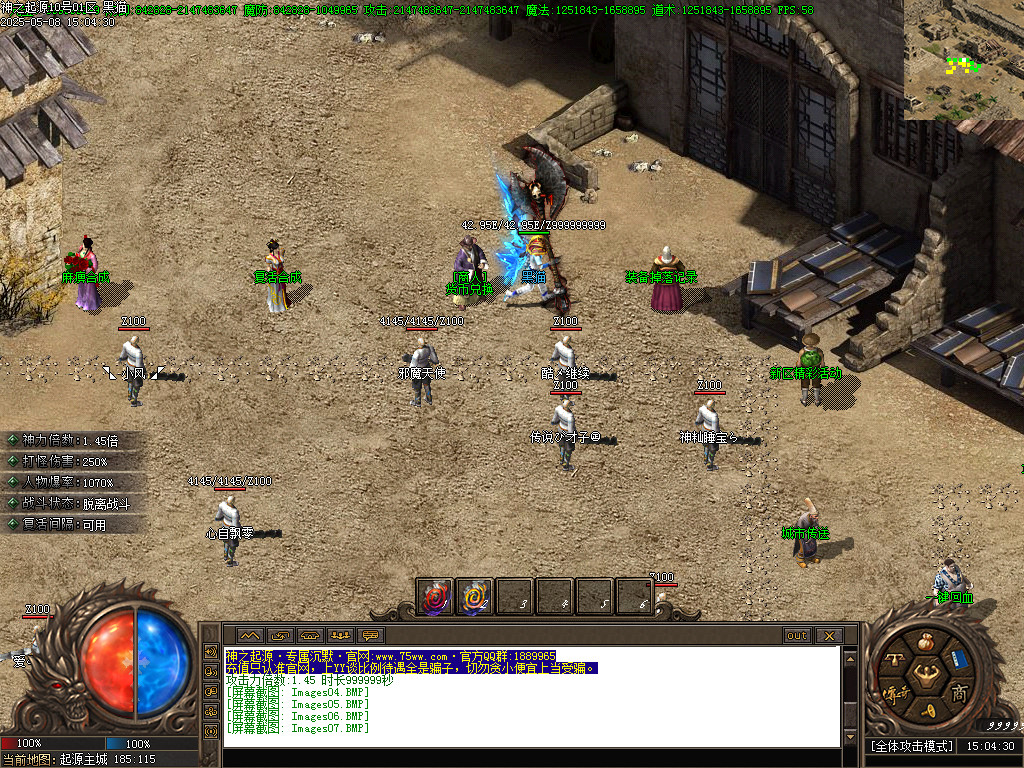The image size is (1024, 768).
Task: Toggle the top chat channel filter button
Action: [x=210, y=651]
